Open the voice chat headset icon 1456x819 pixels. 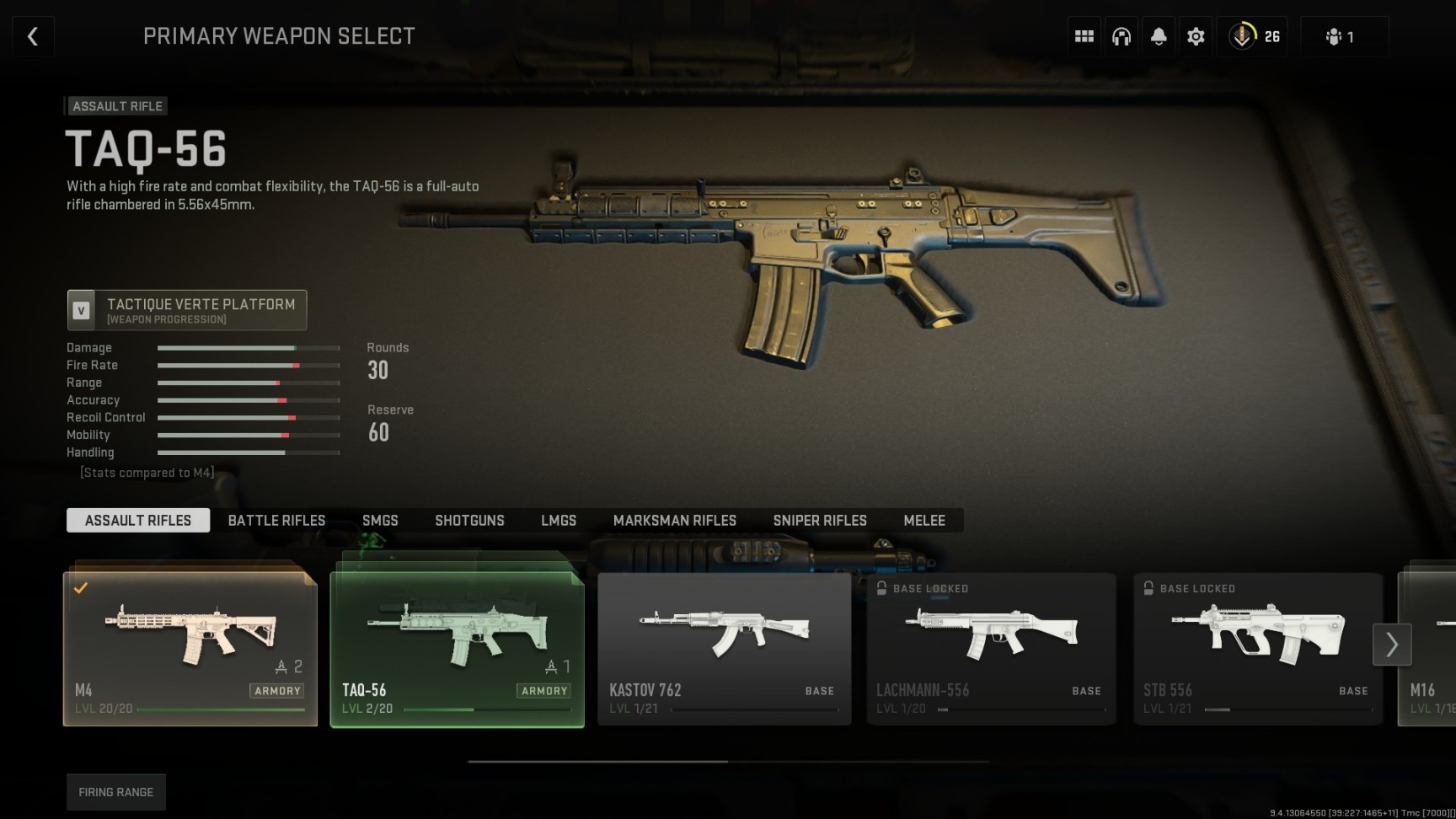(1121, 35)
